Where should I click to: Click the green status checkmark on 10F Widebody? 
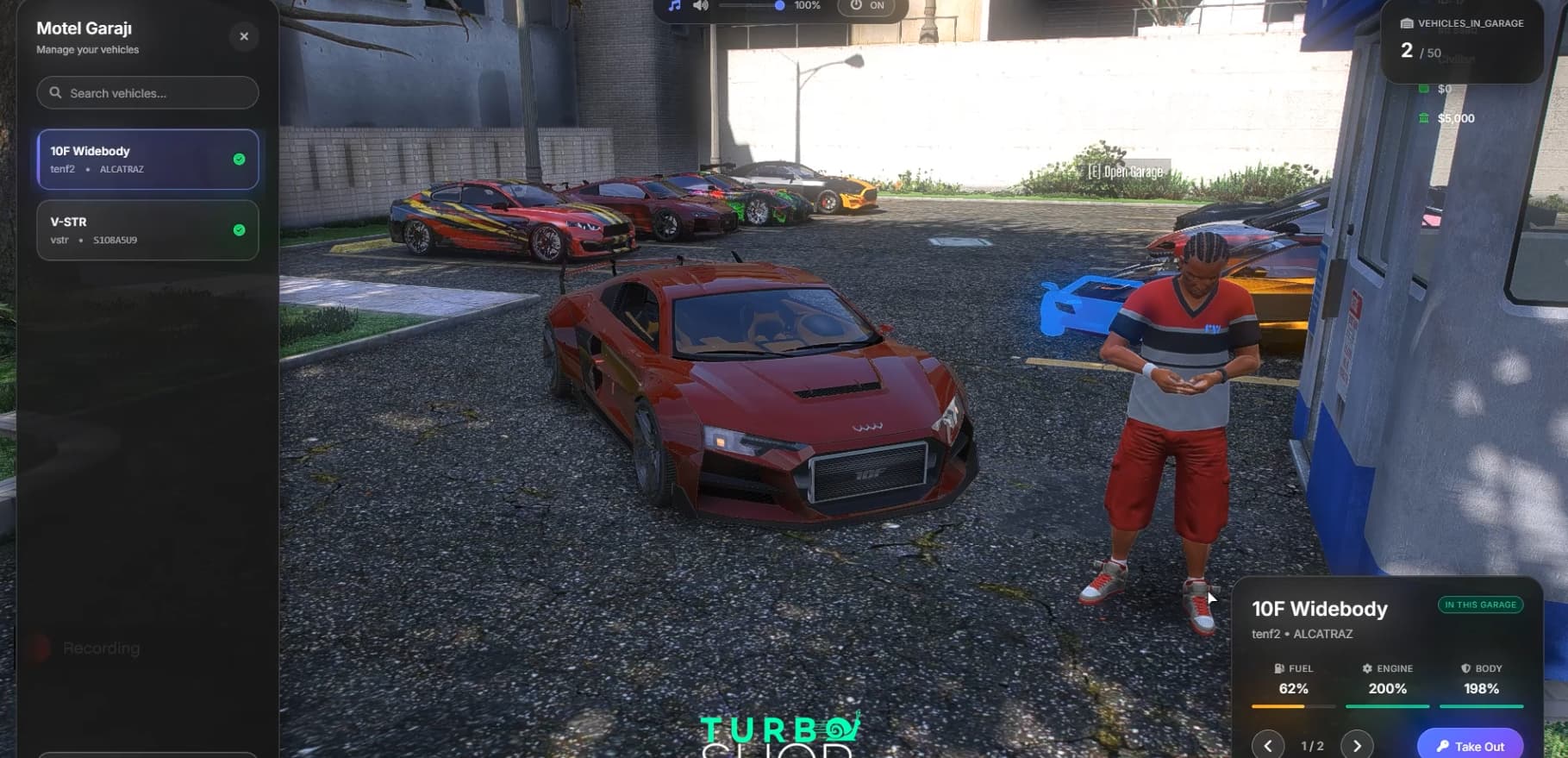[239, 159]
